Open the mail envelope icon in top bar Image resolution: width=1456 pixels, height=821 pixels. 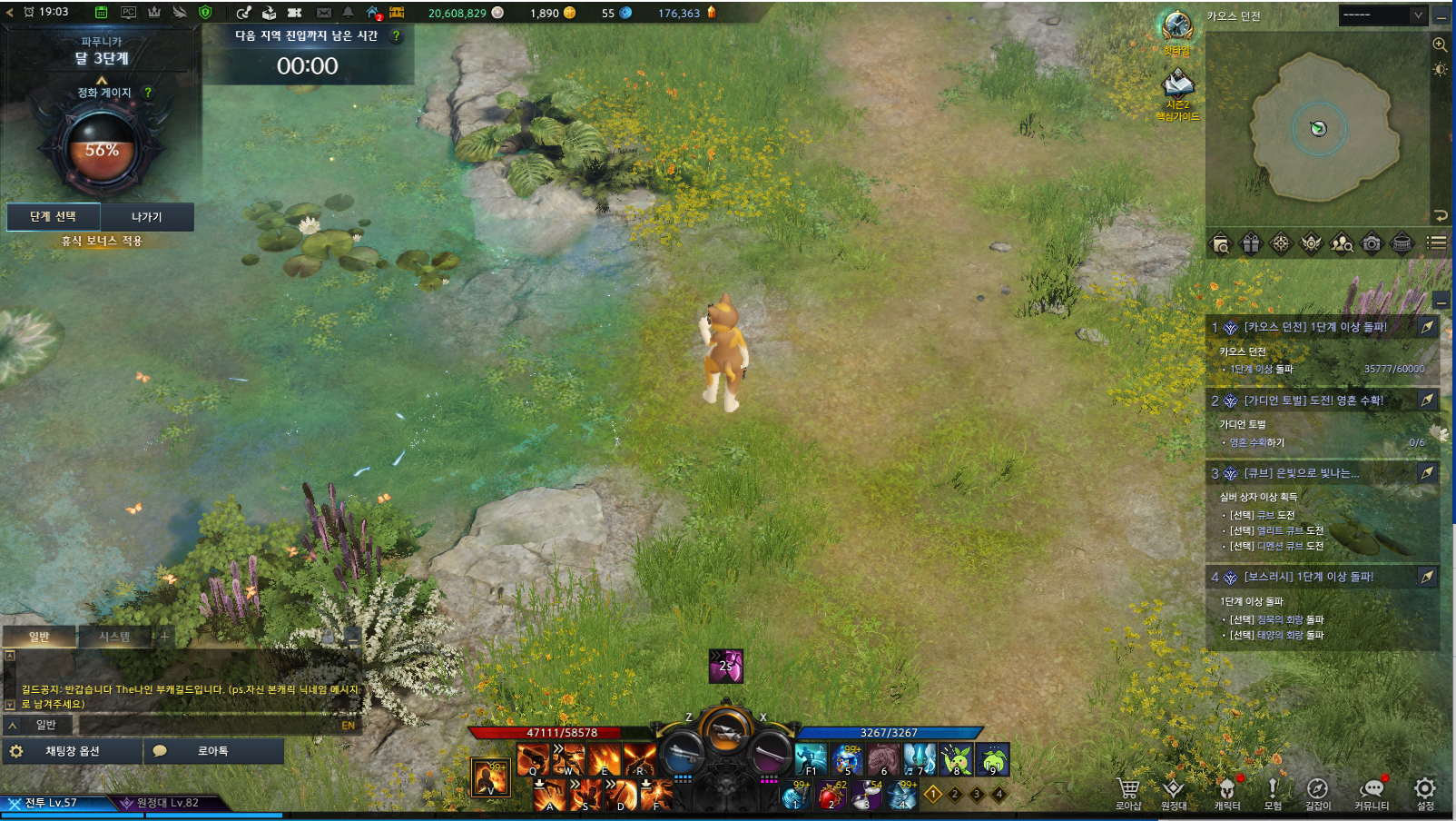tap(324, 13)
